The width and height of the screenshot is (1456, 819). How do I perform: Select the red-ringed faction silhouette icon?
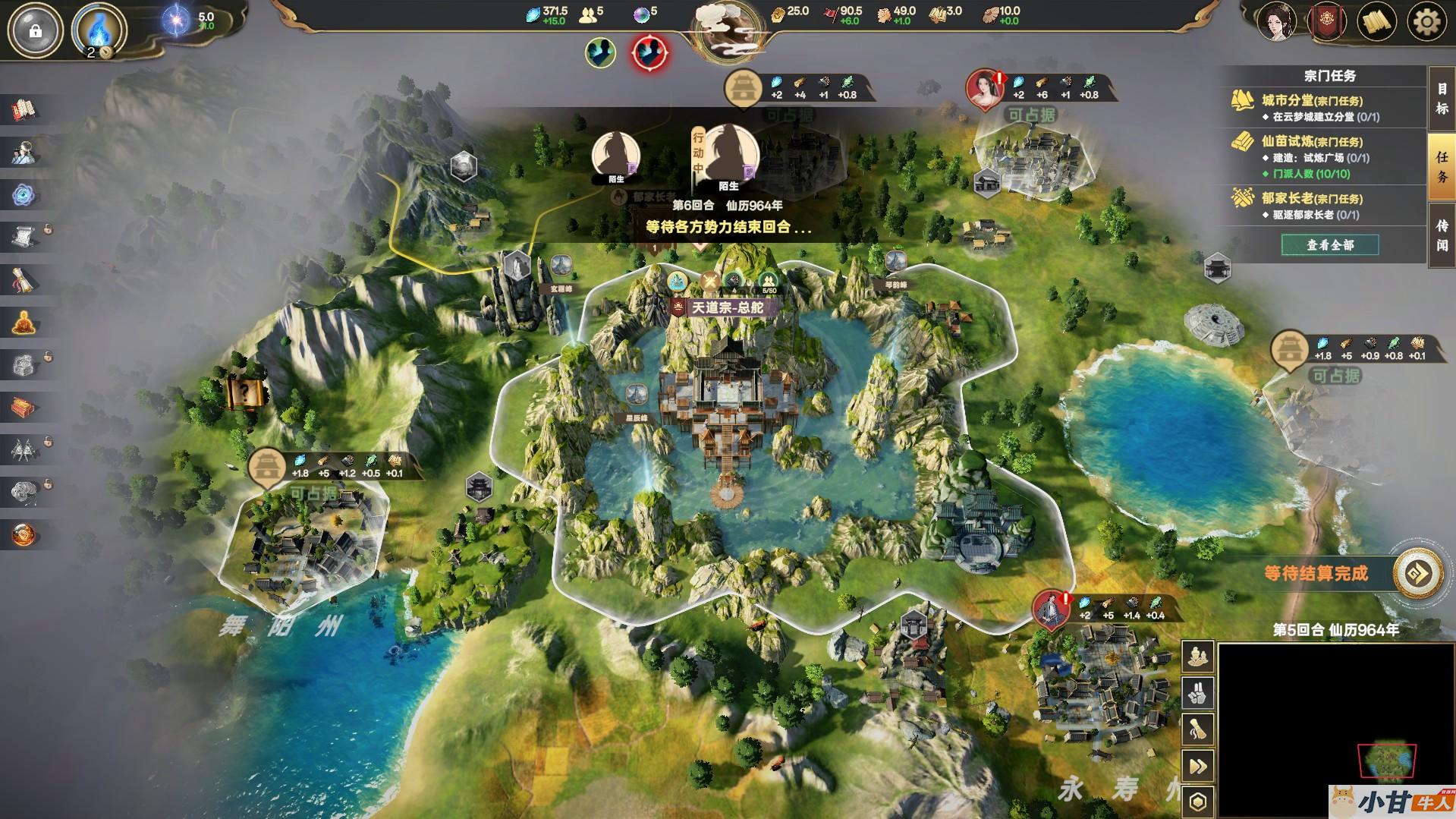click(x=650, y=52)
